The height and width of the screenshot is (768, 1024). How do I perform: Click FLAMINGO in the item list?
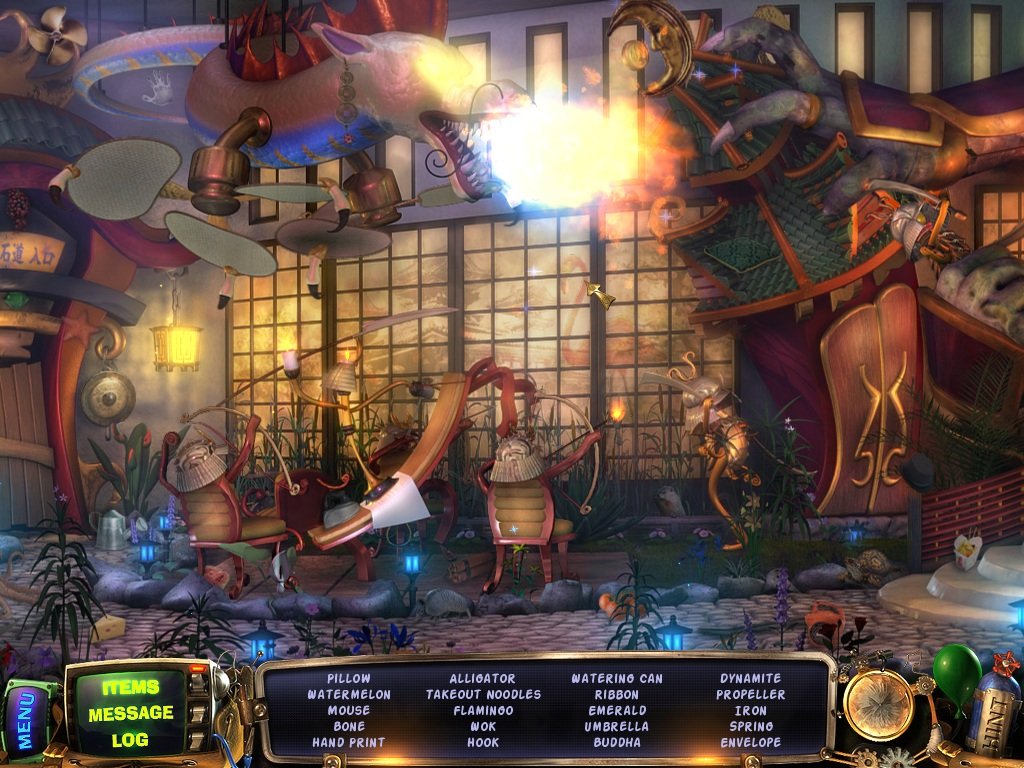click(483, 710)
